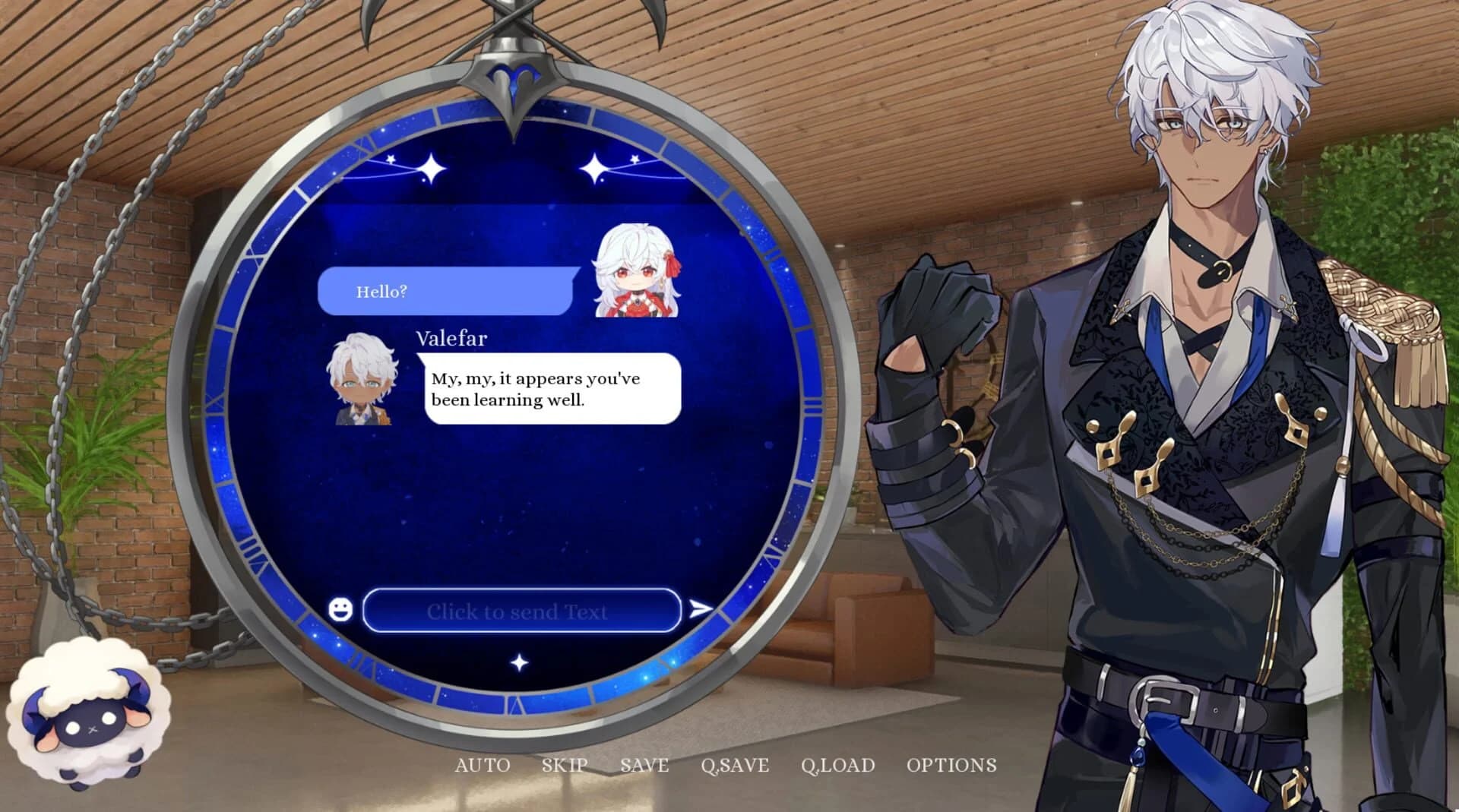Quick save with Q.SAVE
Screen dimensions: 1459x812
(x=733, y=765)
